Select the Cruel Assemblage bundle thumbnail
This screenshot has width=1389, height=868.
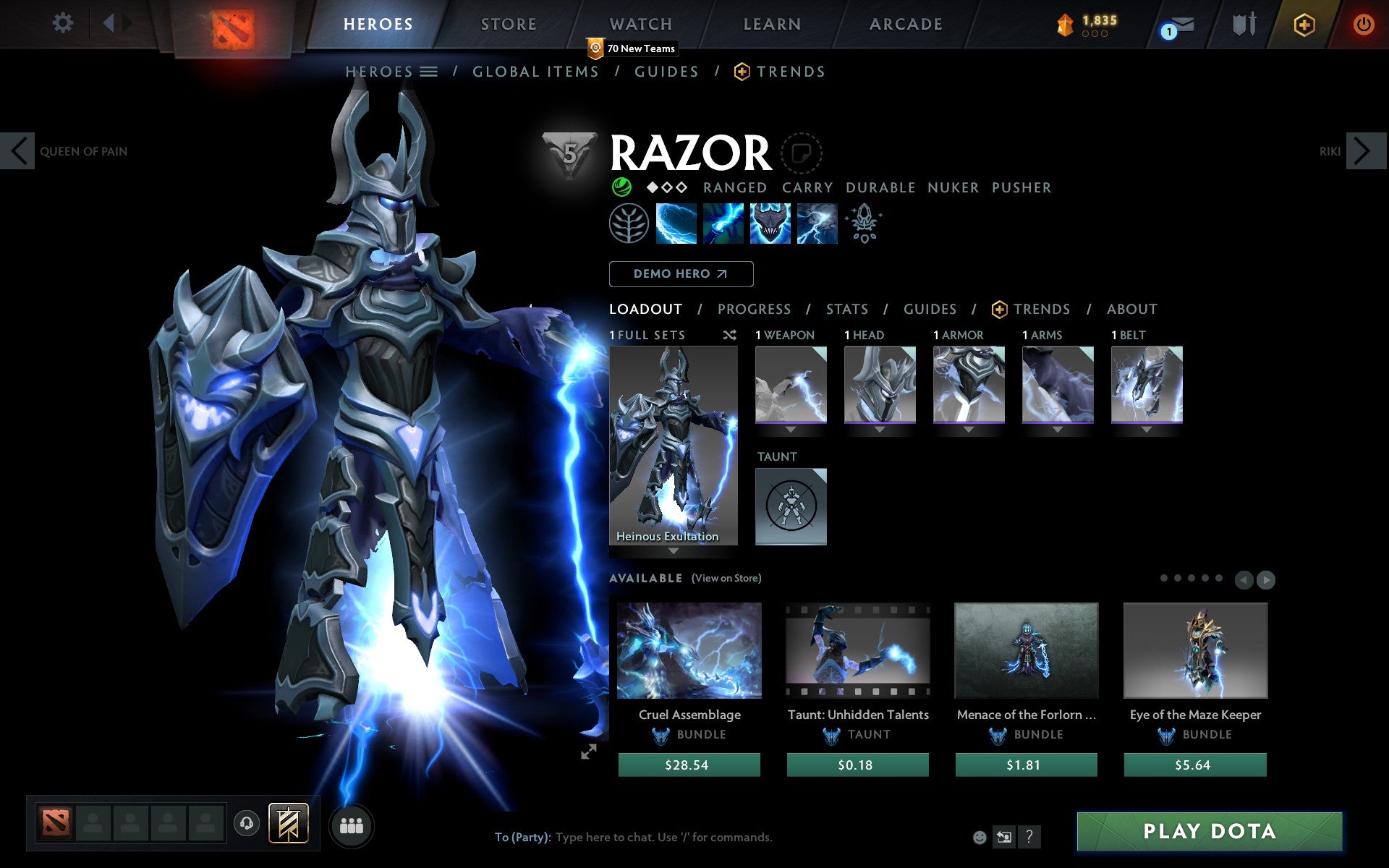tap(688, 650)
